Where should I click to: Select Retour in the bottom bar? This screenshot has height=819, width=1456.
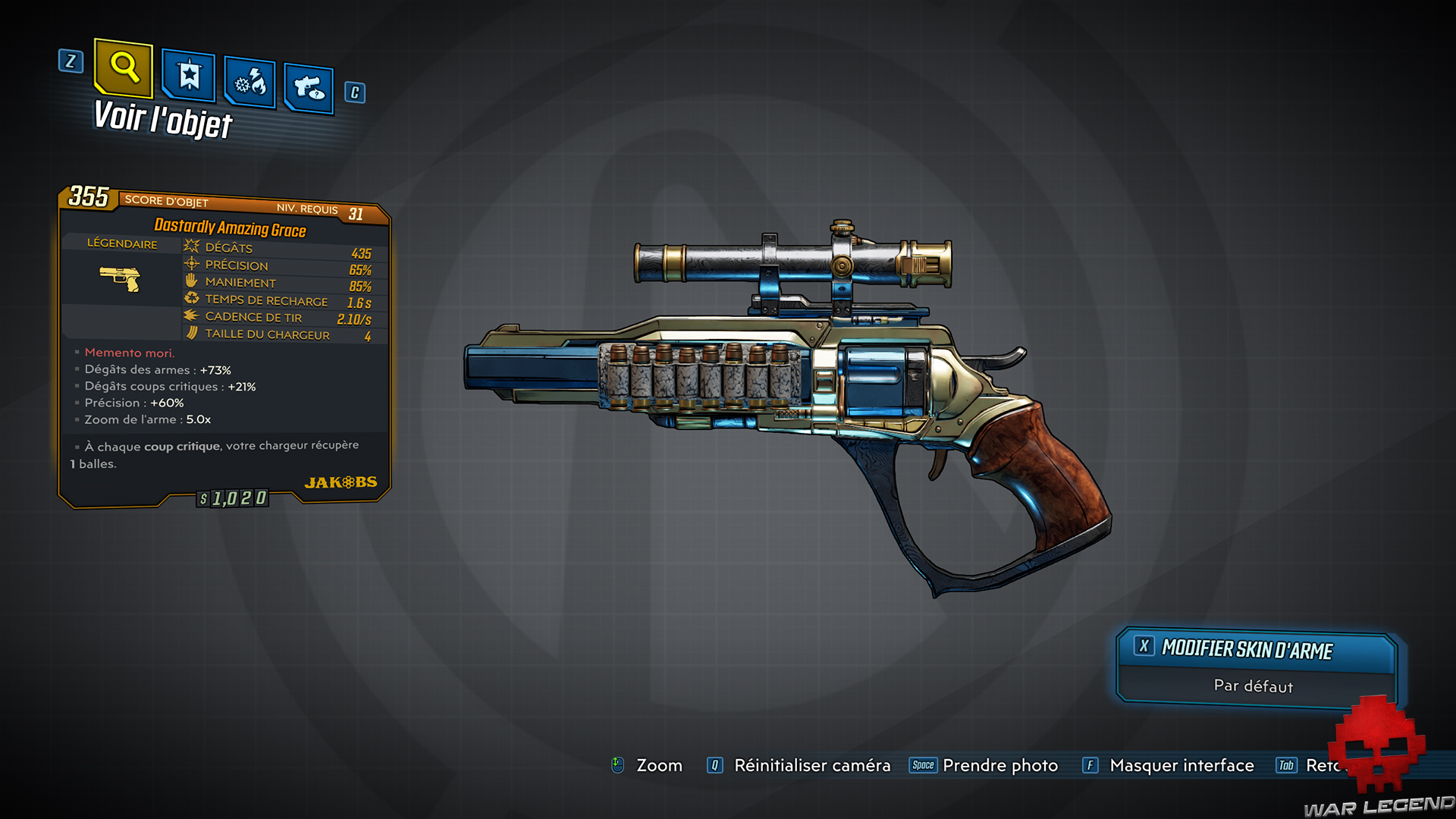[x=1335, y=765]
